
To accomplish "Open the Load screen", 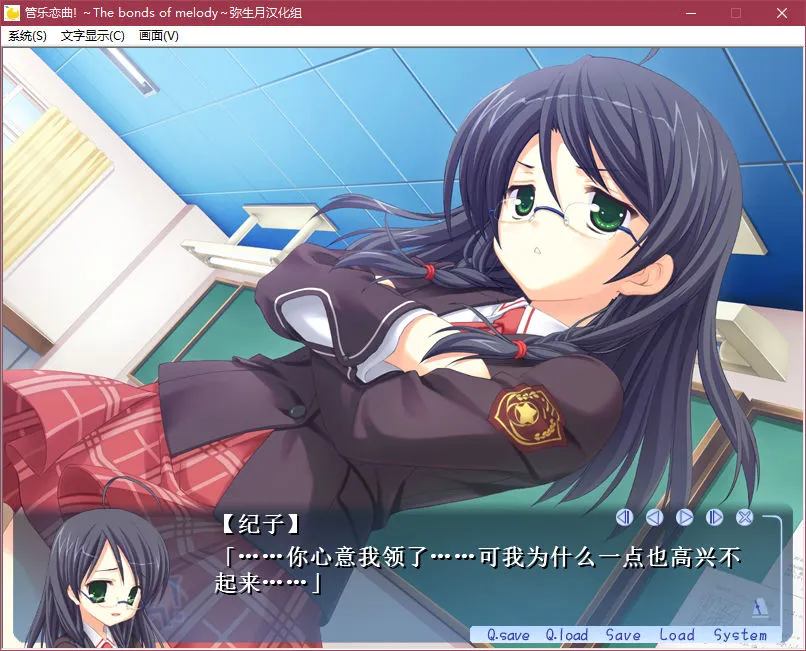I will (676, 635).
